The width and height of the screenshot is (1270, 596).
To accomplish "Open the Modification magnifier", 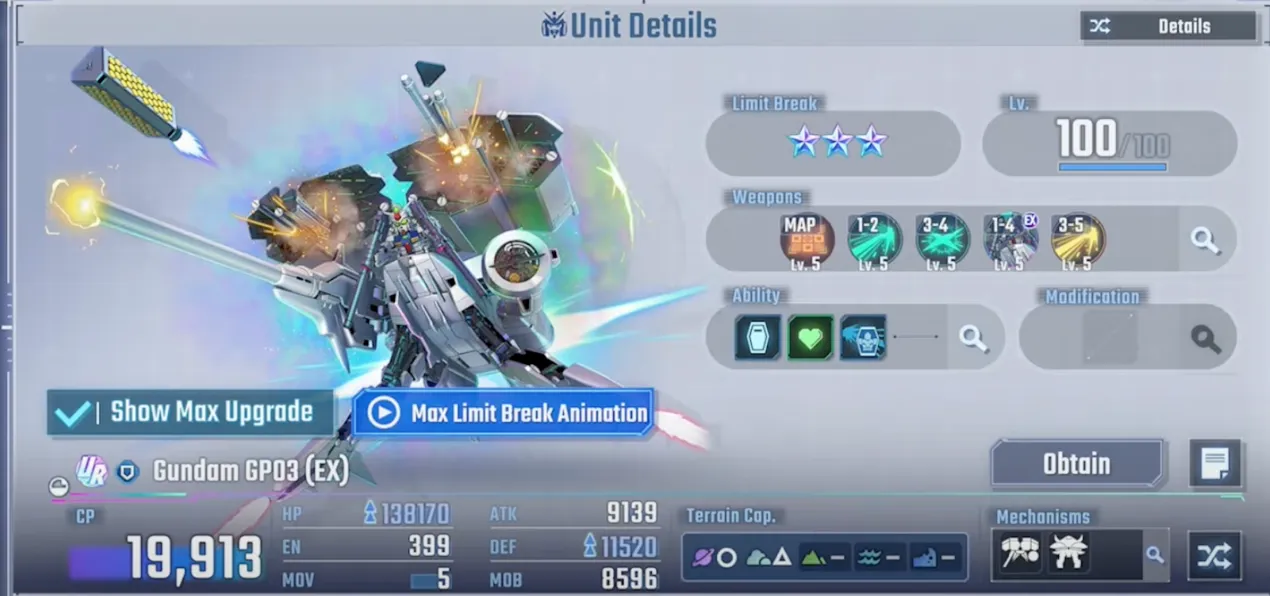I will [x=1206, y=338].
